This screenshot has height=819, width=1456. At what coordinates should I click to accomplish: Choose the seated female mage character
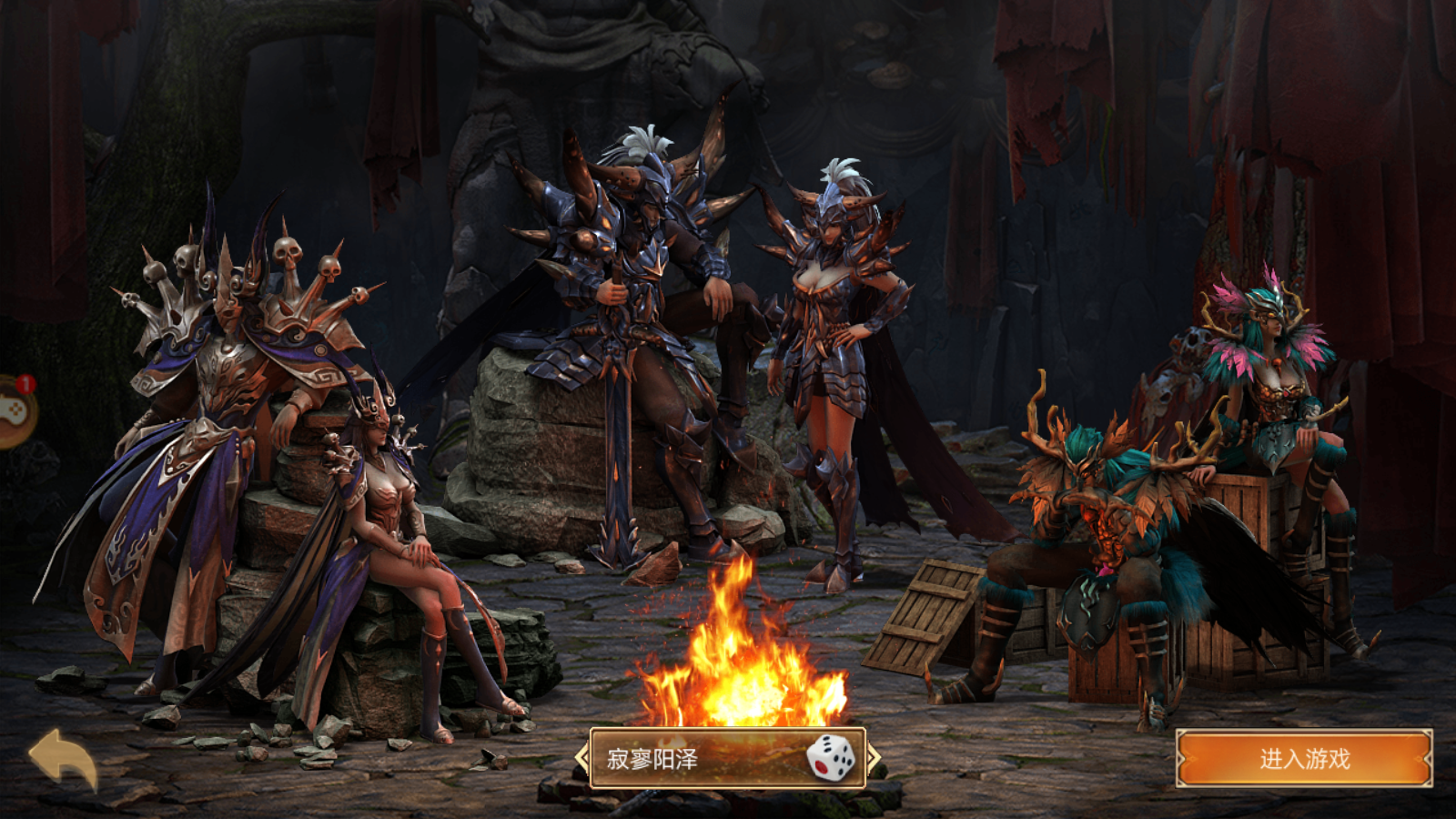[x=391, y=546]
